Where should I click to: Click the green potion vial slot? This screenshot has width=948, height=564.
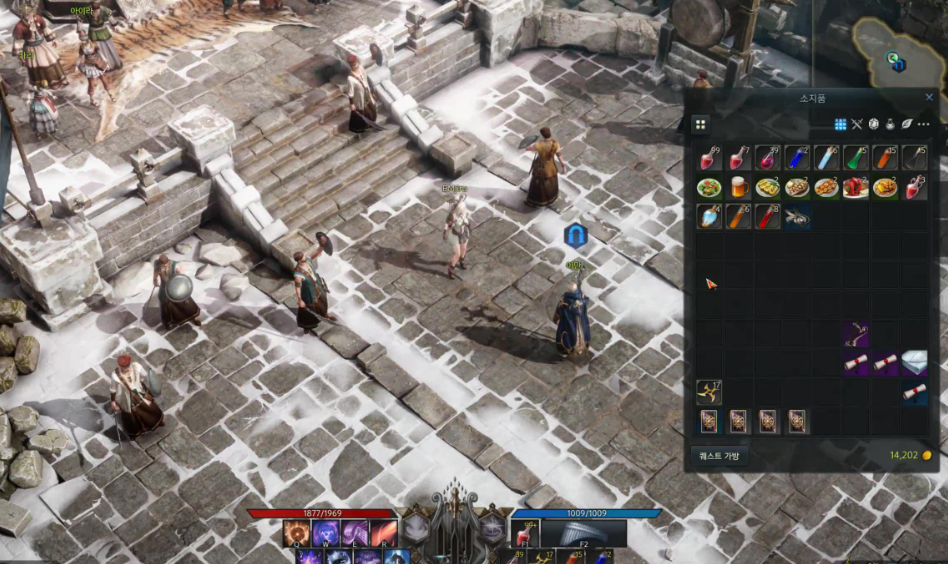[x=855, y=158]
